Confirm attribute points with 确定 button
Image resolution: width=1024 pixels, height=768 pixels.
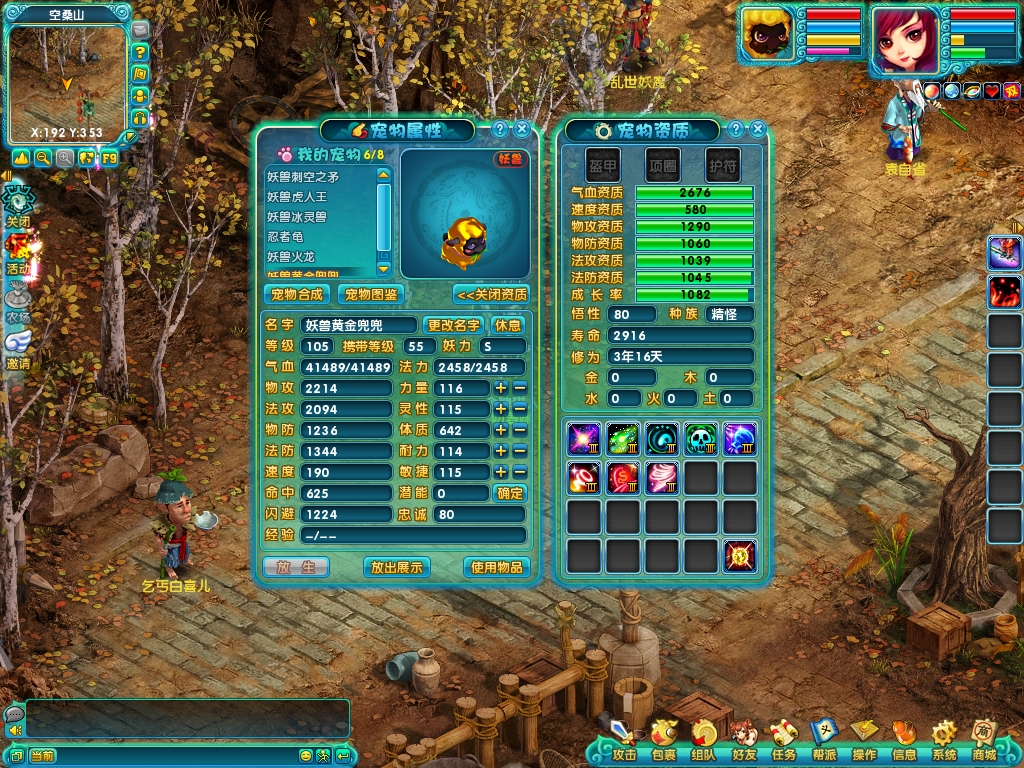tap(509, 493)
